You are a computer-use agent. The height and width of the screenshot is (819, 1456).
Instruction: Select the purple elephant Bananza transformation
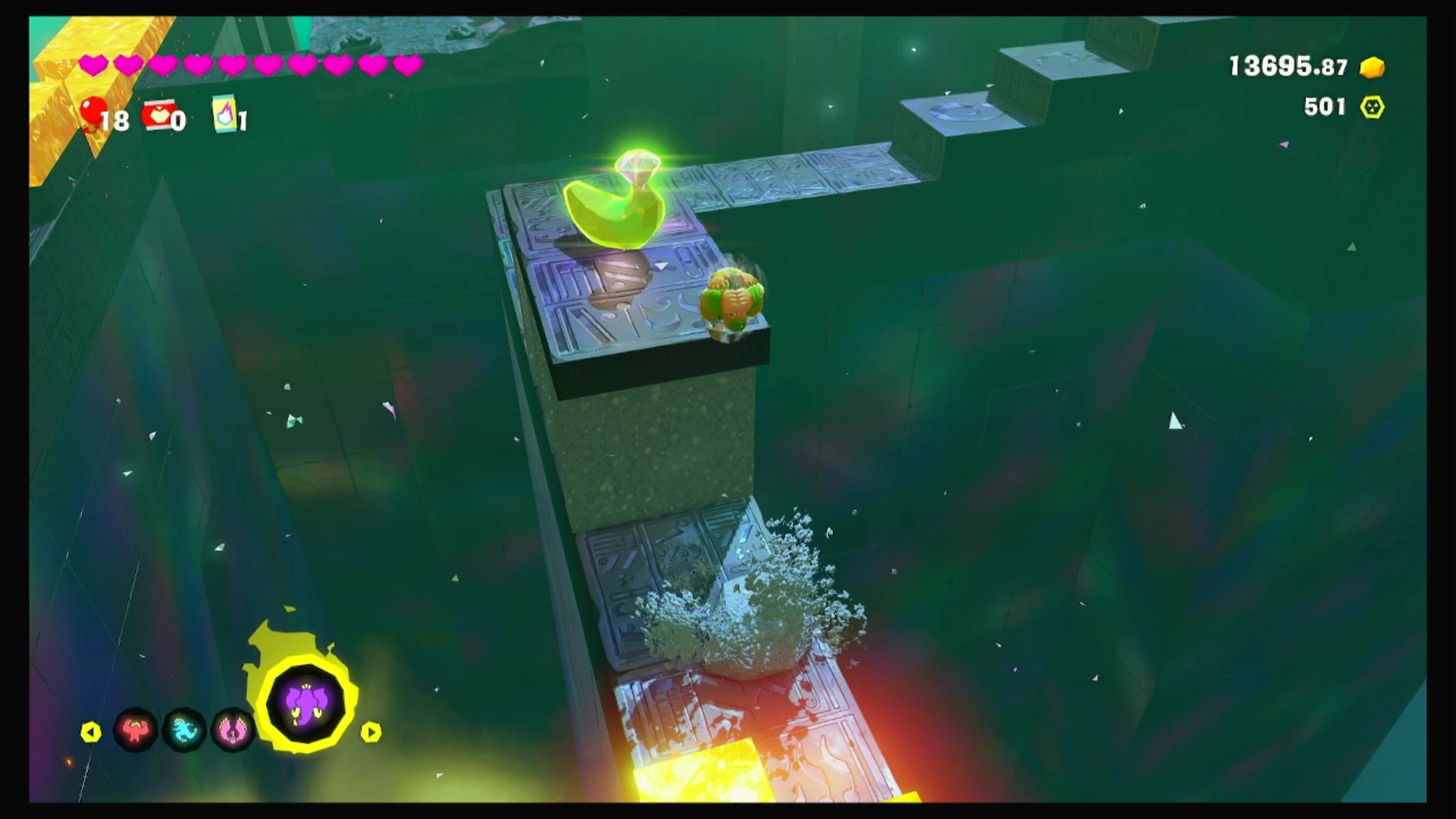tap(307, 704)
